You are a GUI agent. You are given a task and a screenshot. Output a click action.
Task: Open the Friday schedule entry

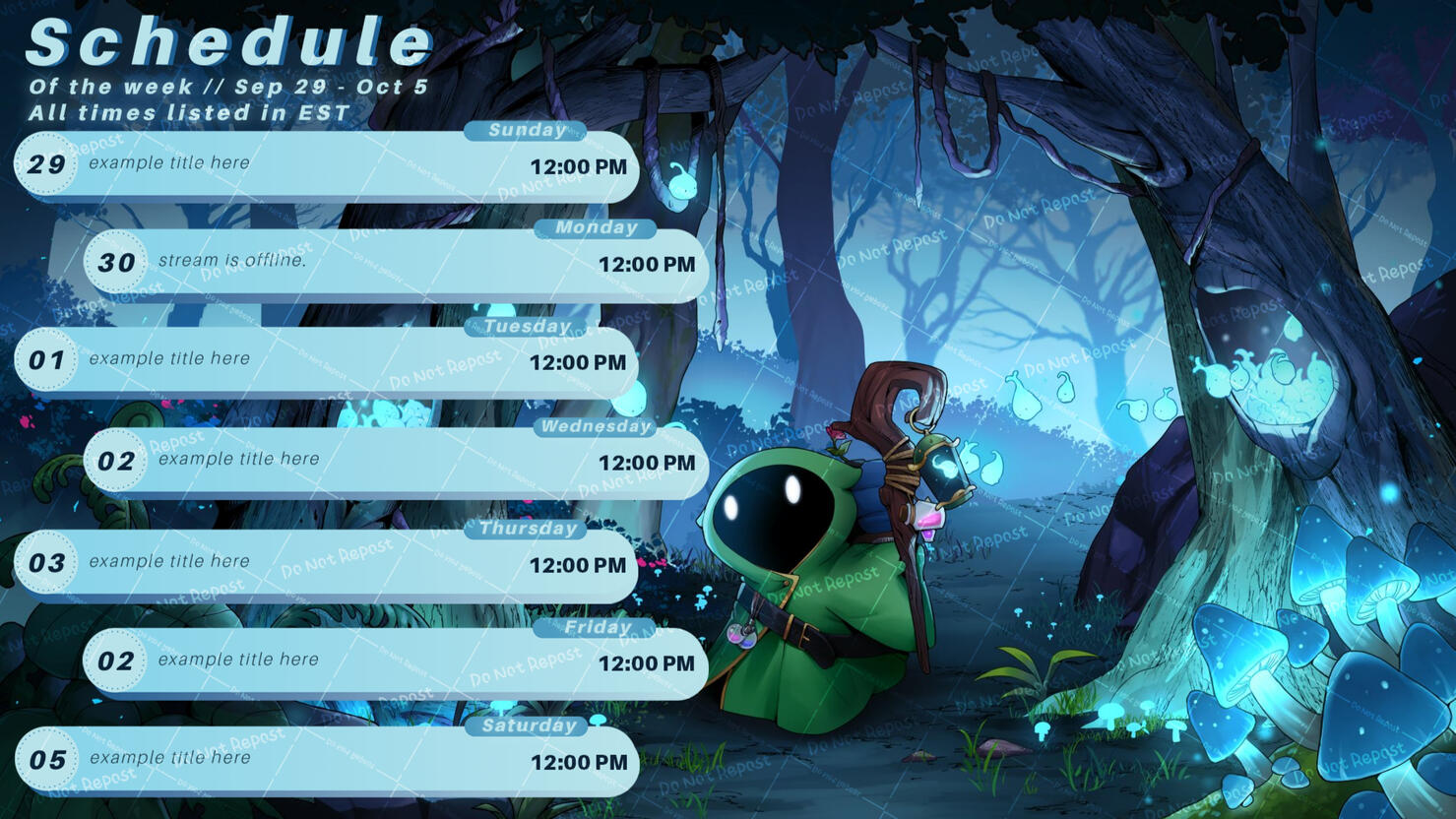(394, 662)
